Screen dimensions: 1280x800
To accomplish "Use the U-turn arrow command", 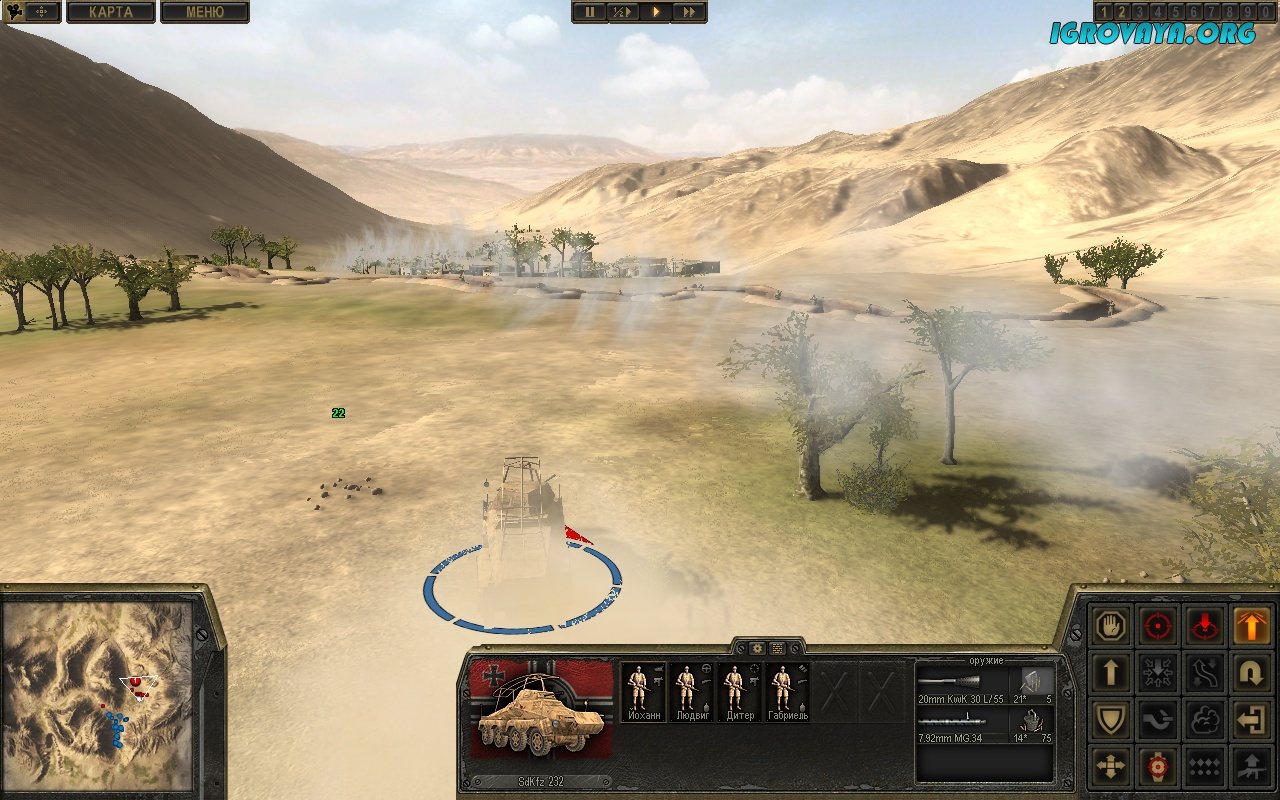I will [x=1251, y=672].
